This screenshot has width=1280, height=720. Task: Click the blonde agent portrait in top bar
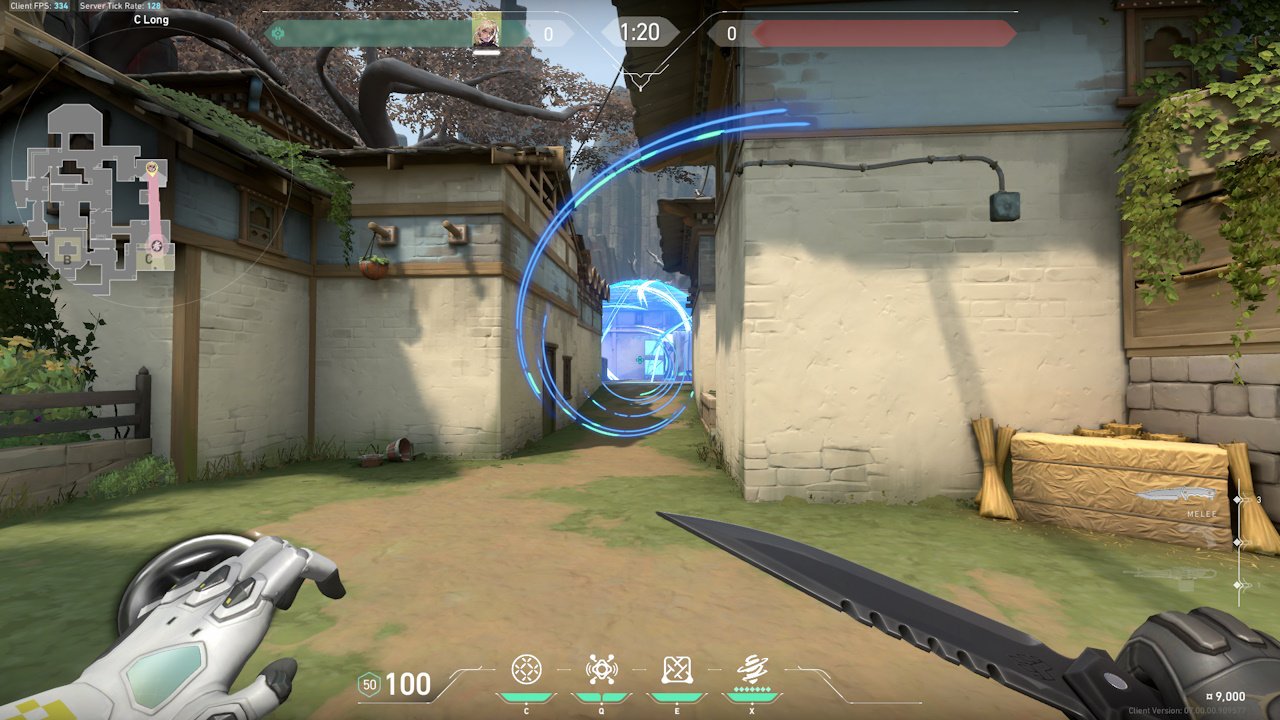pos(487,32)
